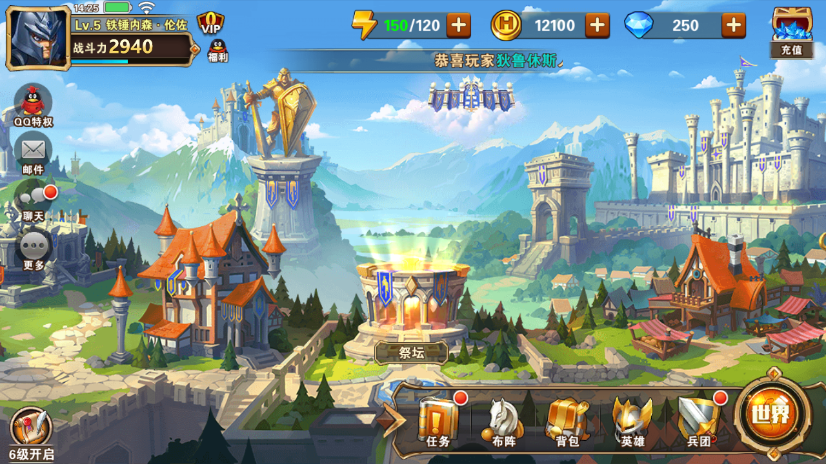The image size is (826, 464).
Task: Open the 任务 quests menu
Action: [x=438, y=419]
